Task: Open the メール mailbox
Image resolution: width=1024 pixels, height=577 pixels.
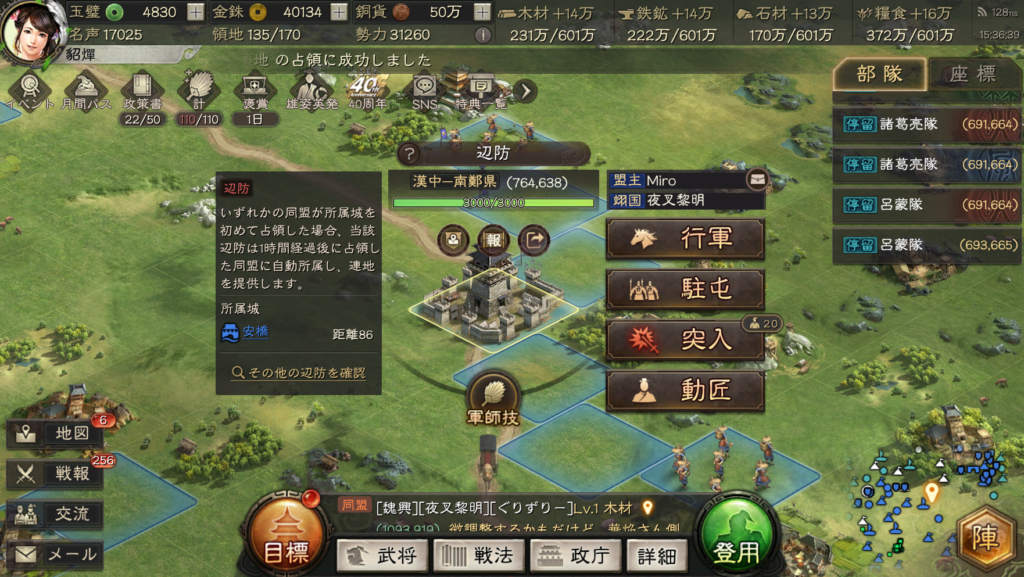Action: [55, 554]
